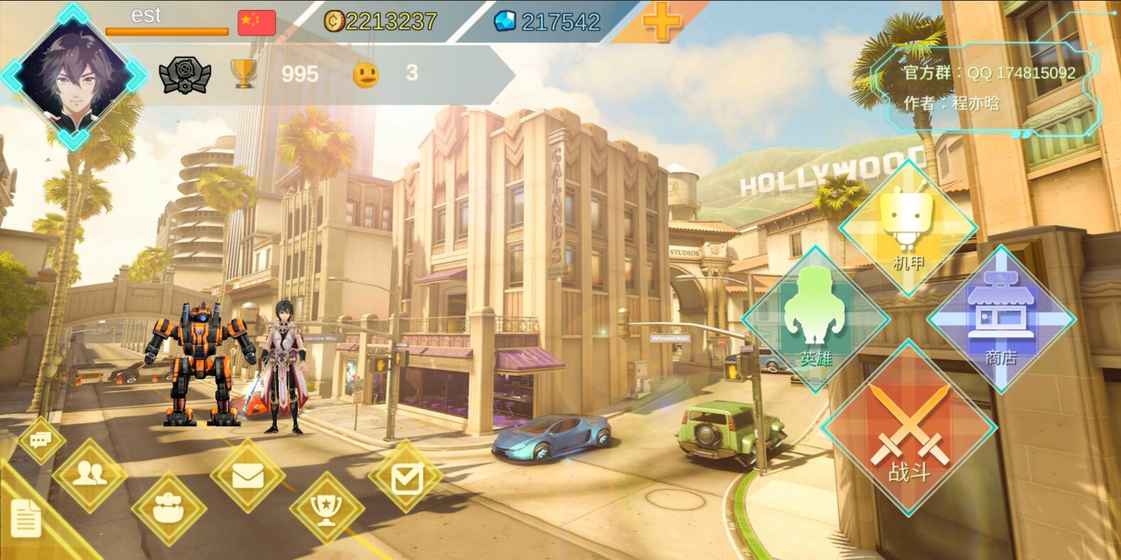Open the document notes icon
The height and width of the screenshot is (560, 1121).
[27, 518]
